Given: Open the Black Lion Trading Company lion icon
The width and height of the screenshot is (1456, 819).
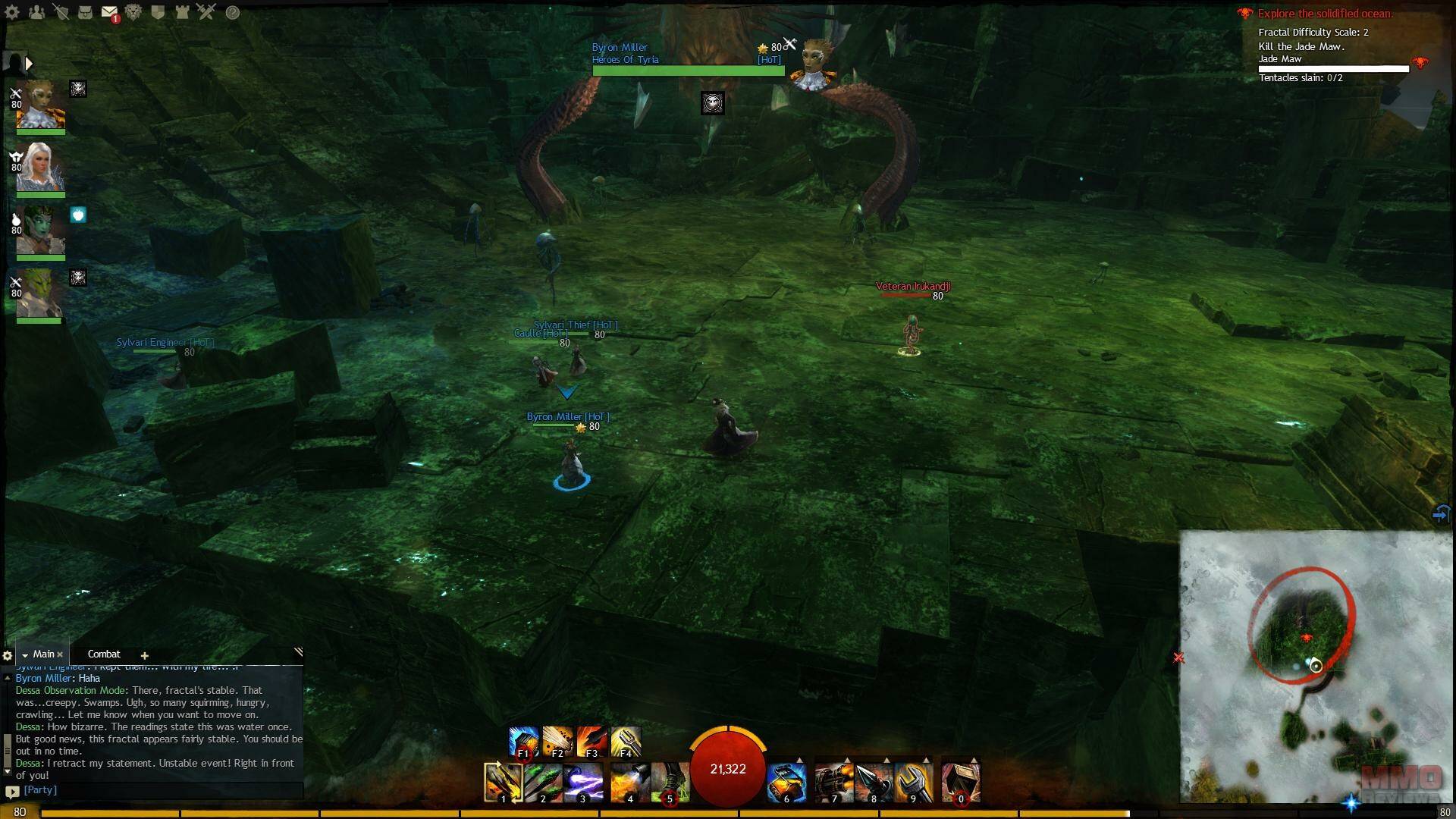Looking at the screenshot, I should pos(133,12).
